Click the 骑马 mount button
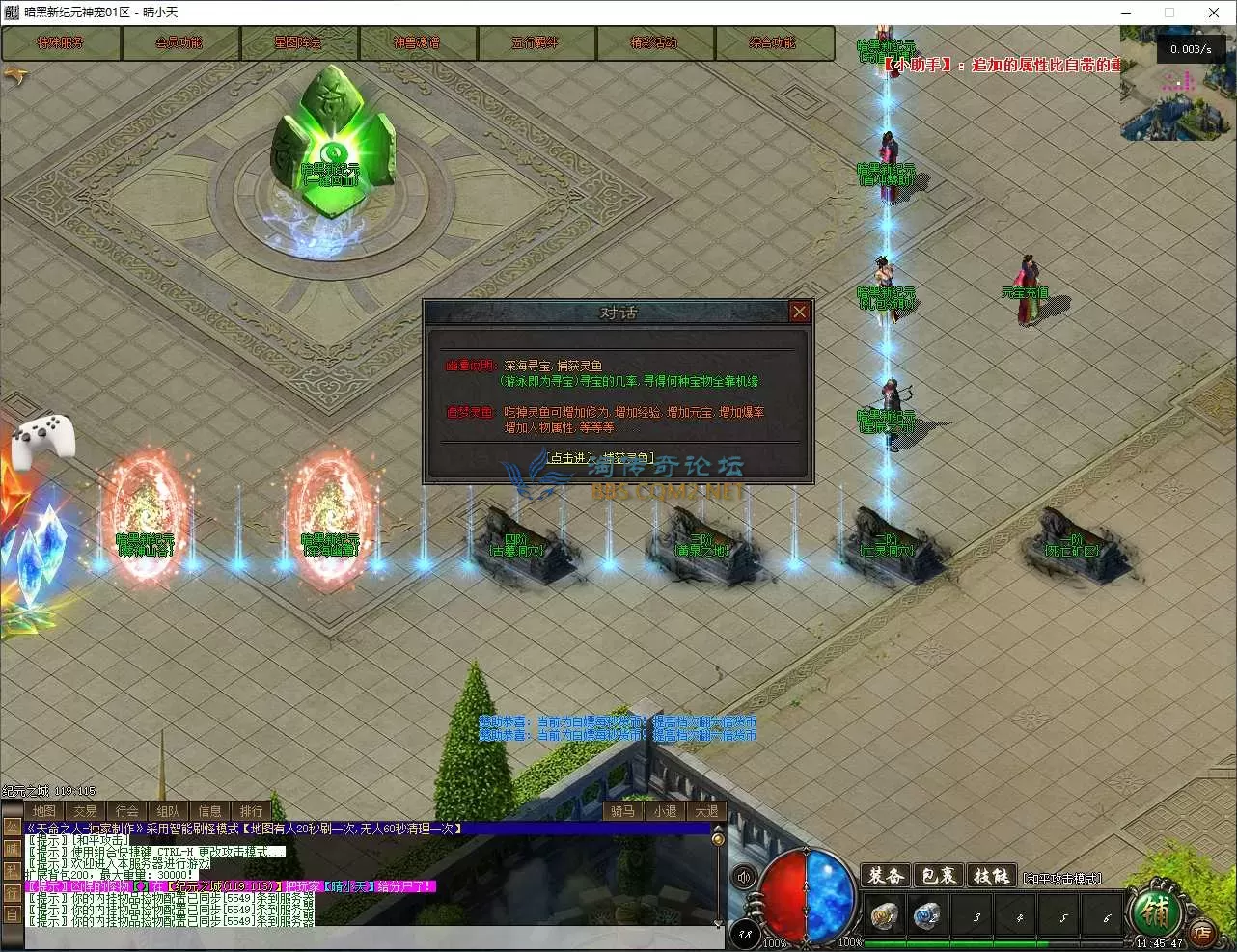The height and width of the screenshot is (952, 1237). pyautogui.click(x=623, y=811)
